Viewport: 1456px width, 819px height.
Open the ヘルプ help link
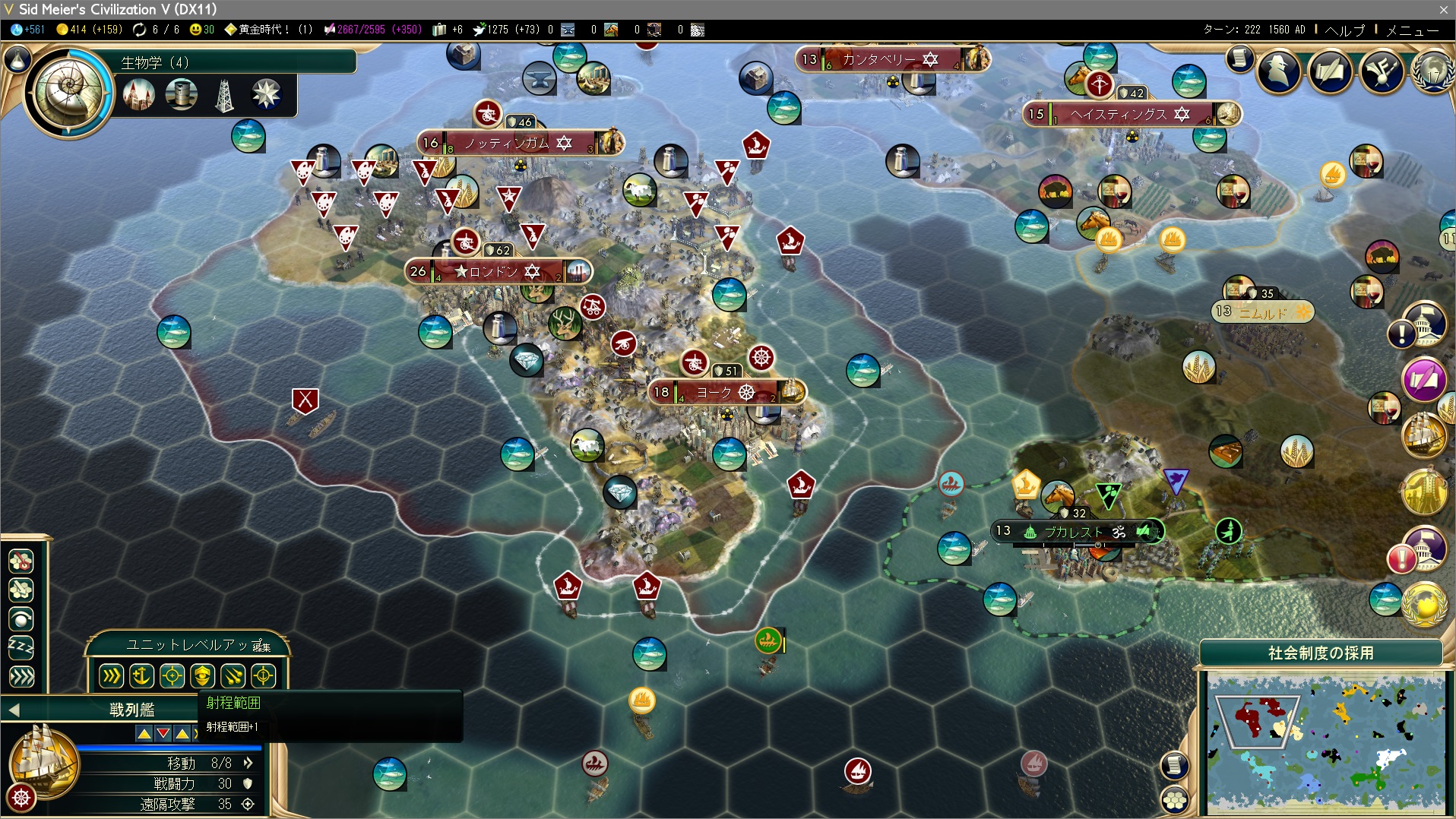[x=1344, y=30]
